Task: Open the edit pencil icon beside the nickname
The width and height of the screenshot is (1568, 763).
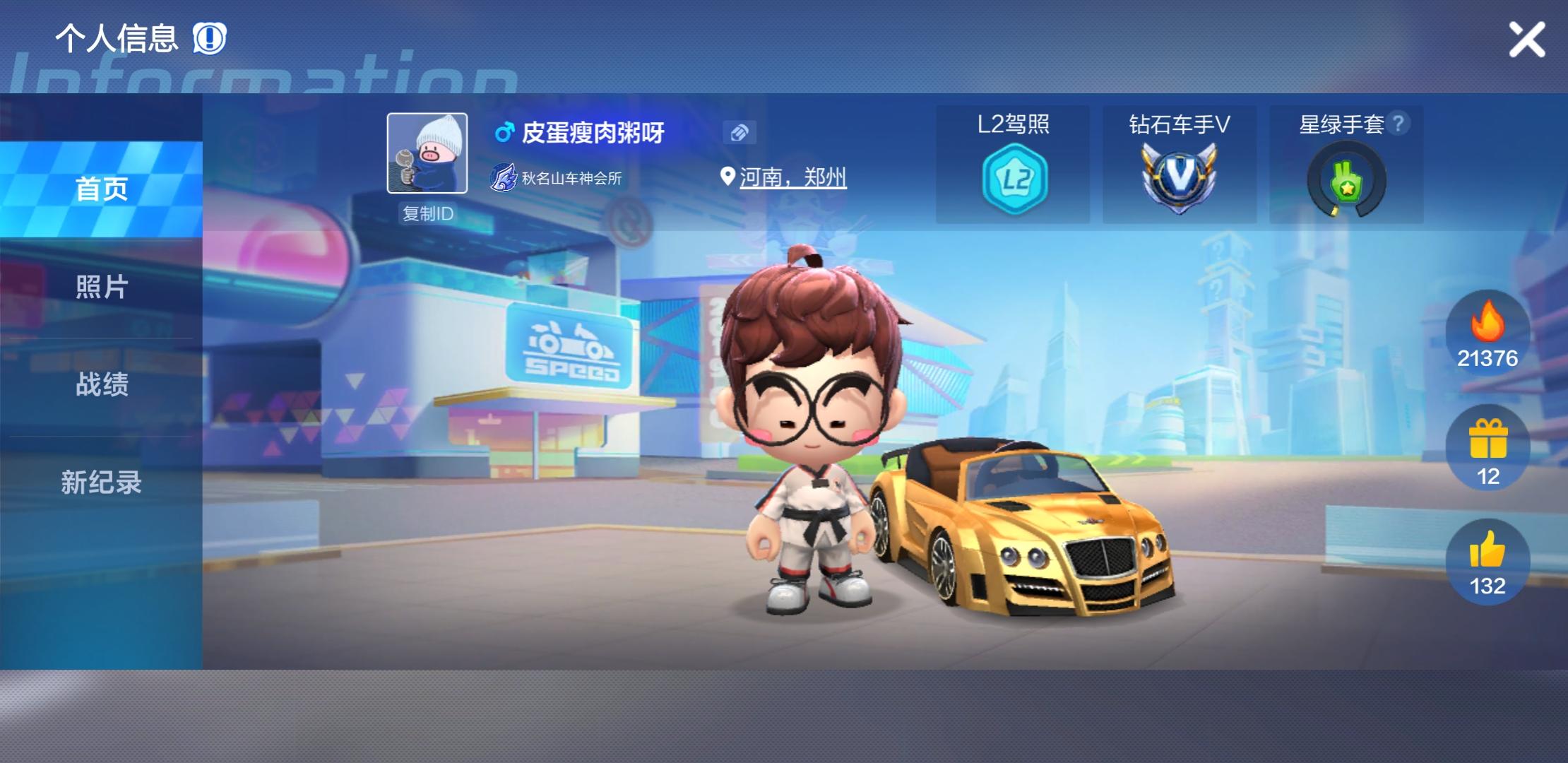Action: tap(740, 133)
